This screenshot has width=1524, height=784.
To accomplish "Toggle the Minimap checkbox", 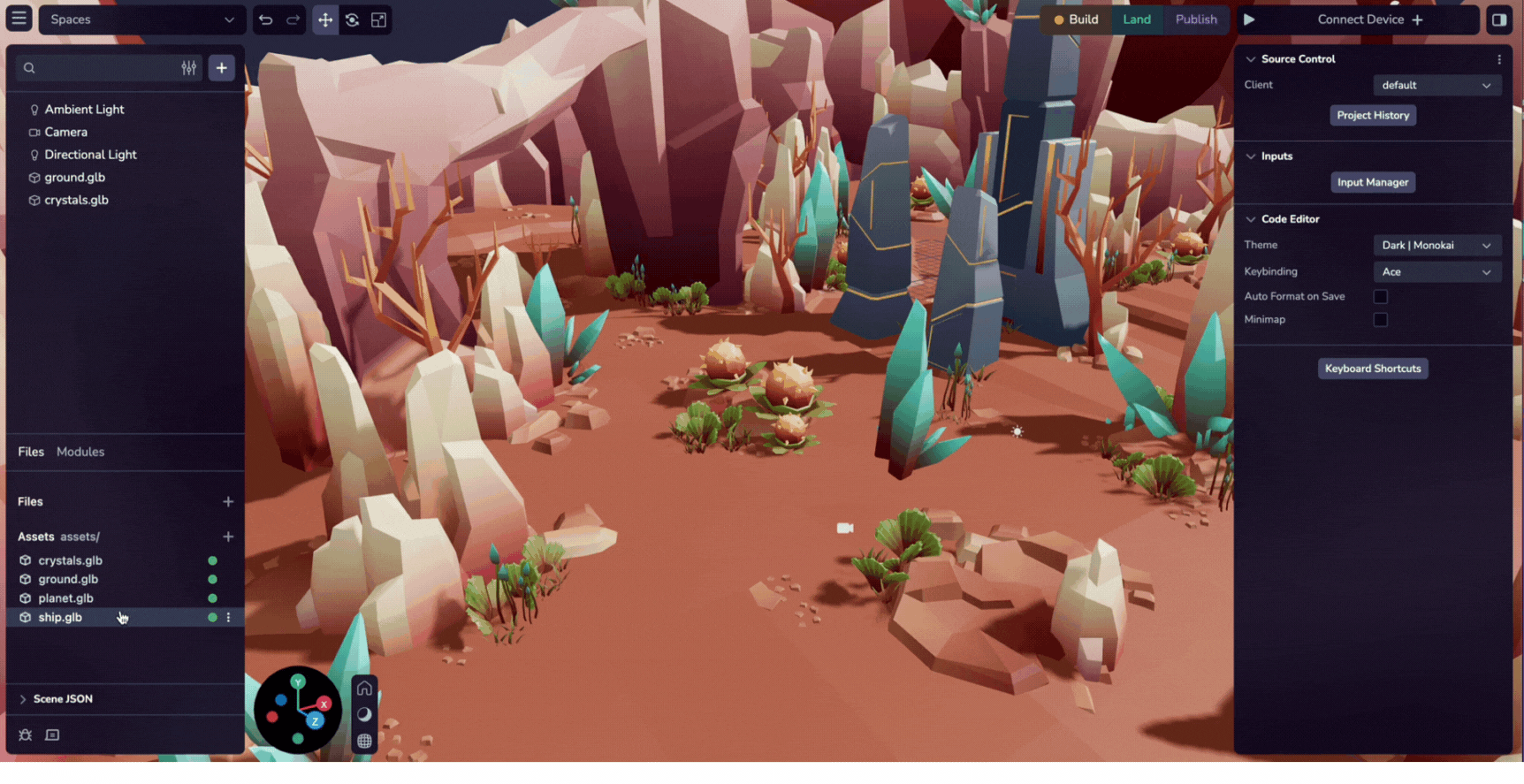I will coord(1381,319).
